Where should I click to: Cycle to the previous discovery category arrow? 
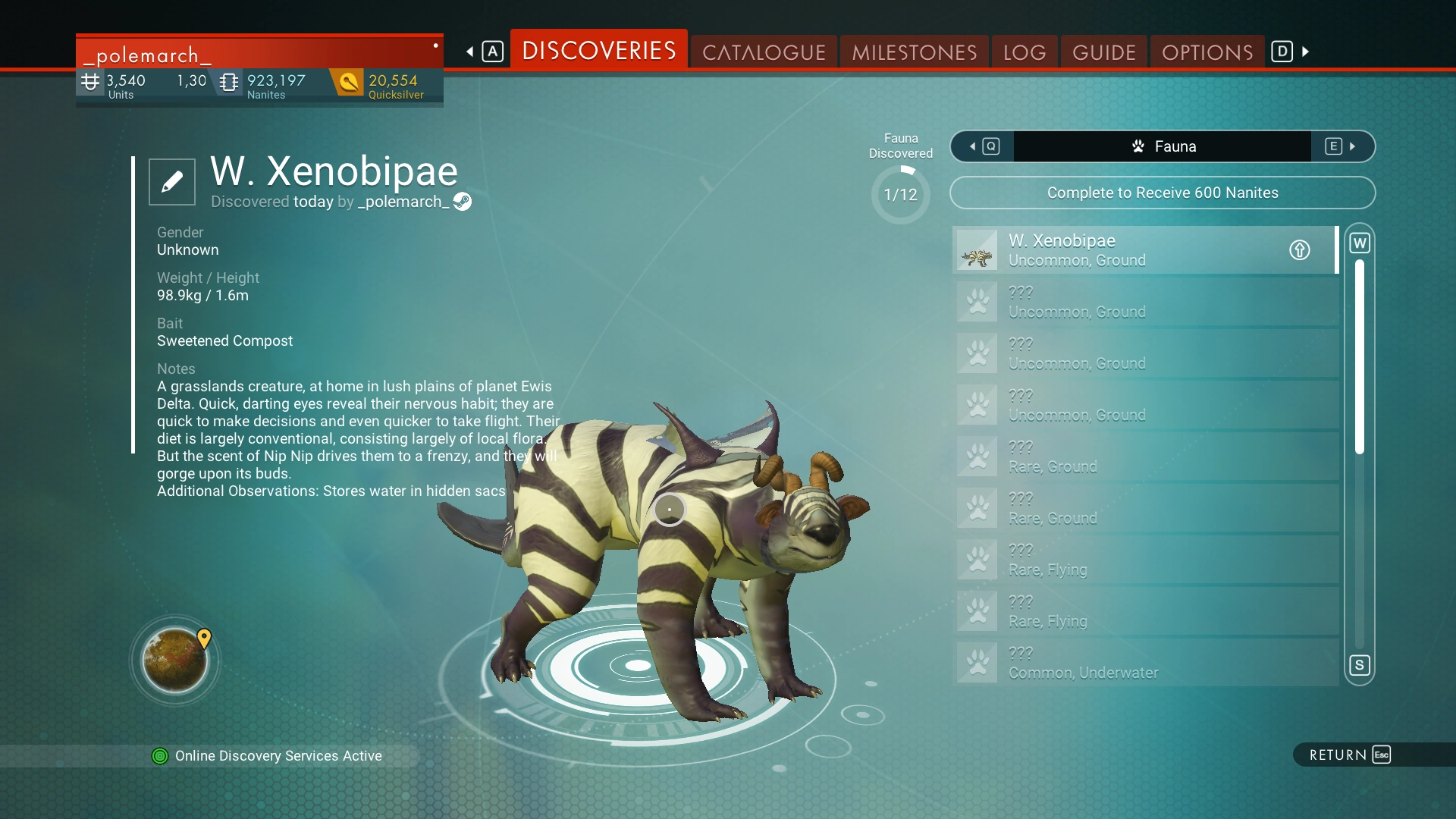[983, 146]
